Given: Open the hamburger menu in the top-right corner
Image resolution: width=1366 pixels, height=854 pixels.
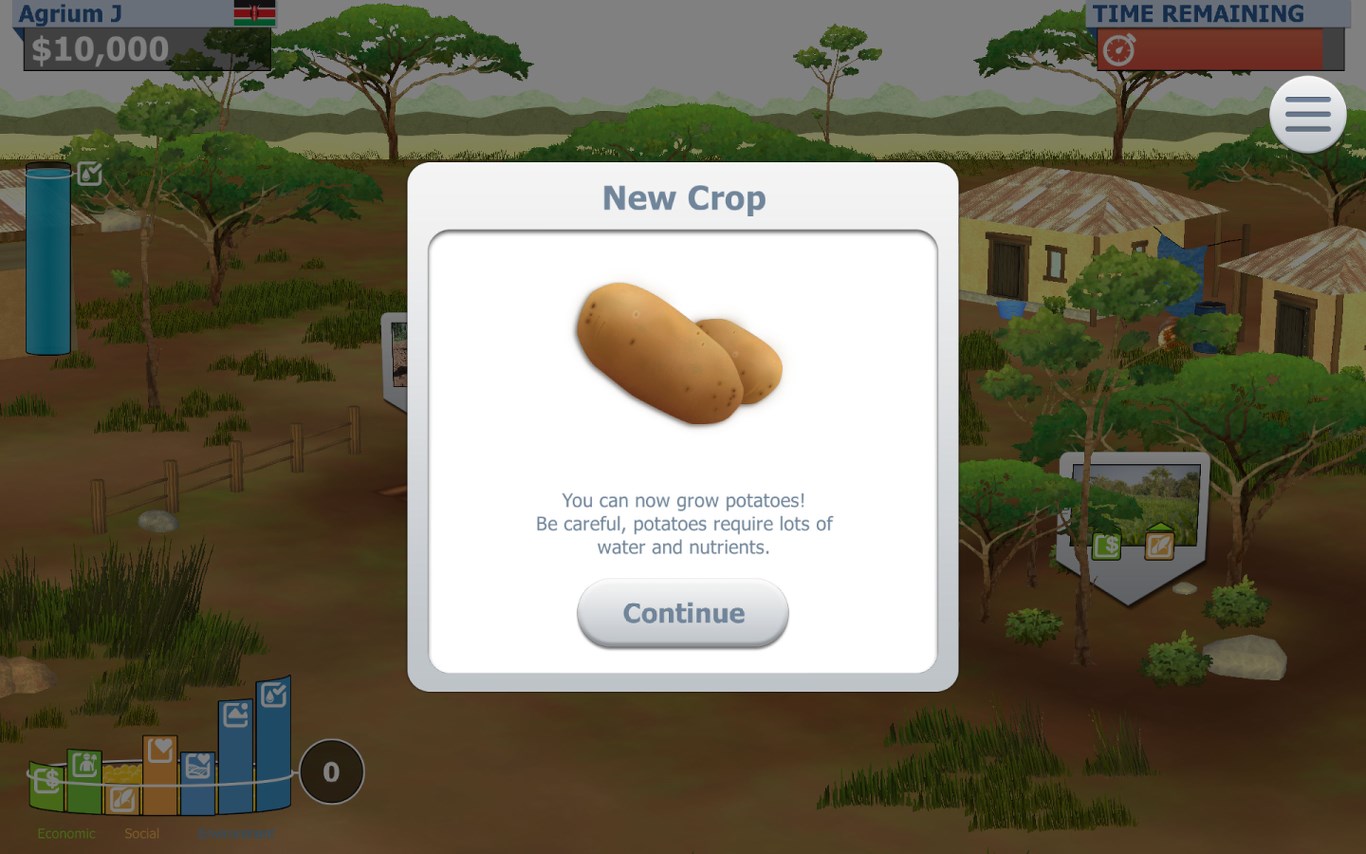Looking at the screenshot, I should pyautogui.click(x=1308, y=114).
